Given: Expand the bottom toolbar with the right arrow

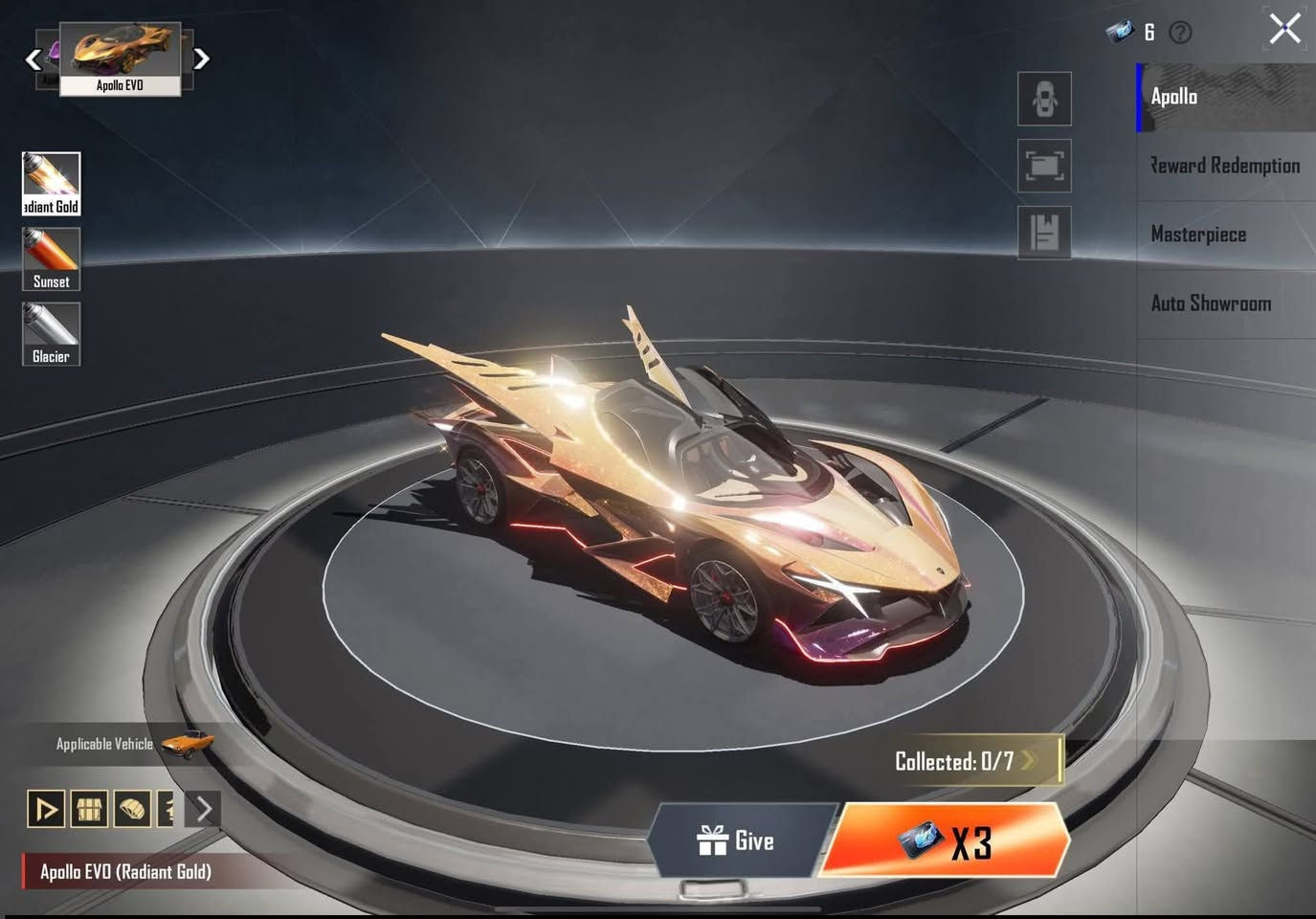Looking at the screenshot, I should (203, 810).
